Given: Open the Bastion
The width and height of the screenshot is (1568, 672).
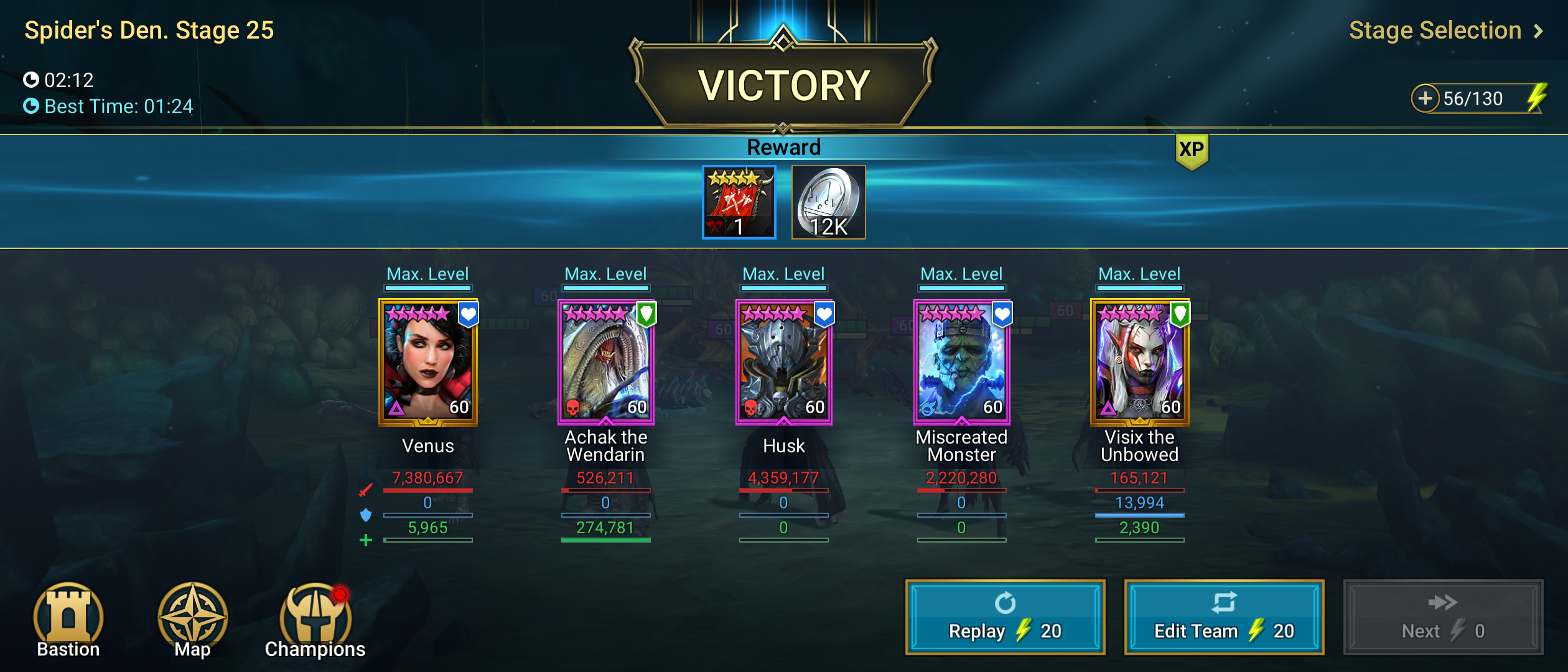Looking at the screenshot, I should [x=68, y=619].
